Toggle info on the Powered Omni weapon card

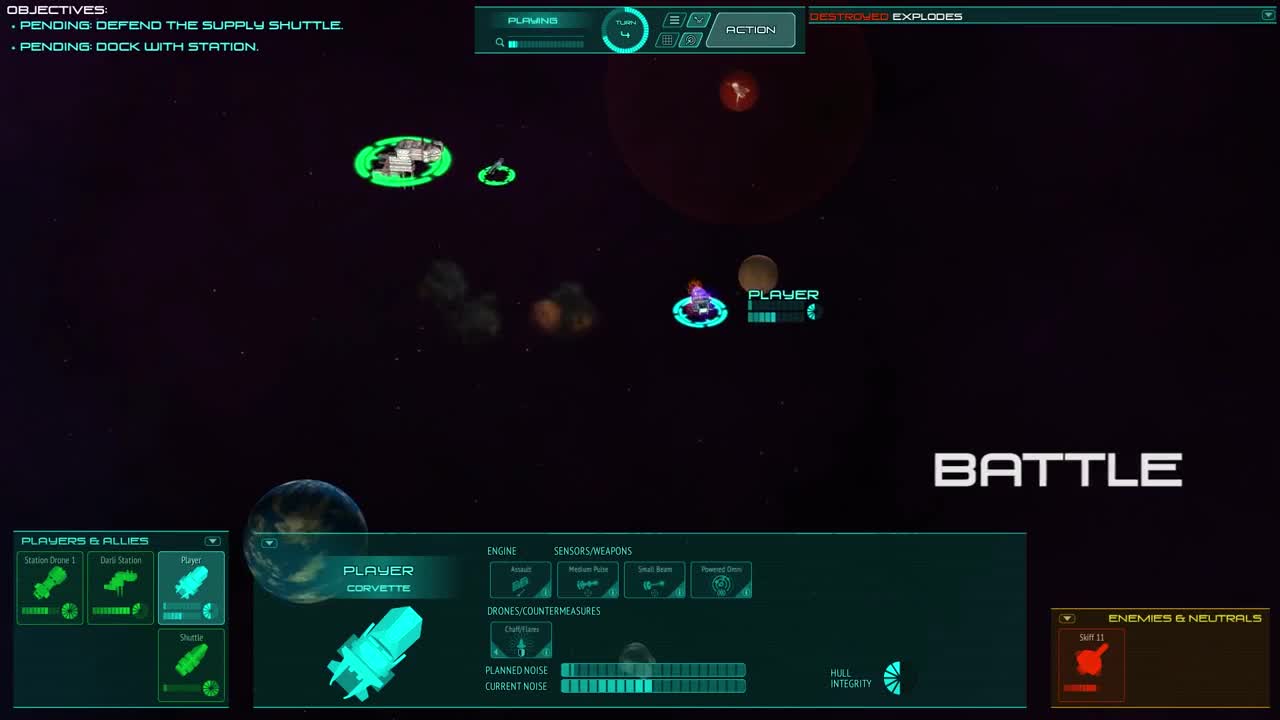tap(745, 591)
